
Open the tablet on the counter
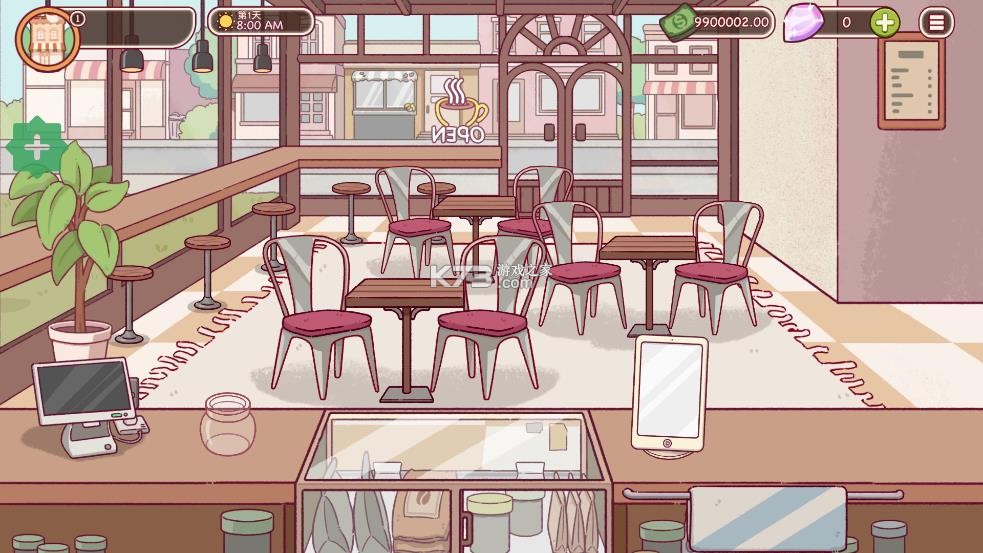pos(669,392)
